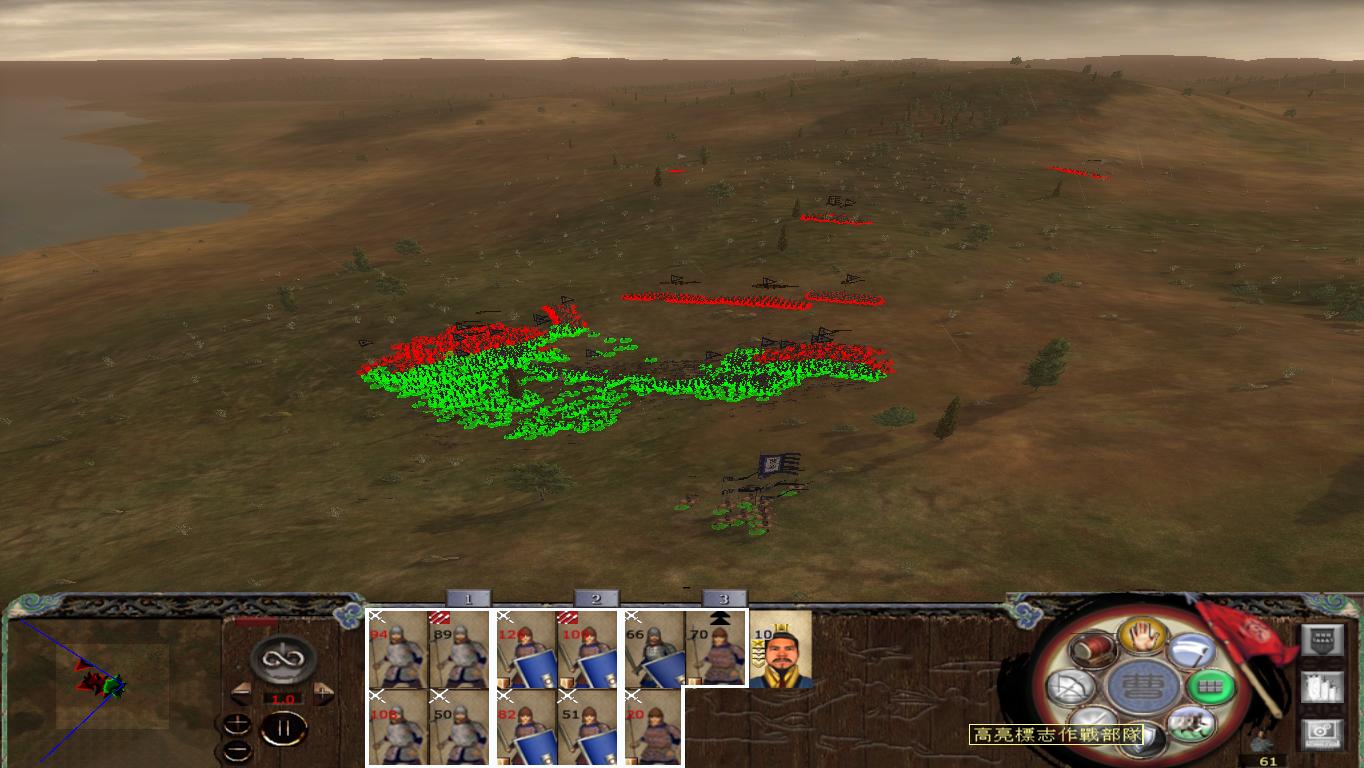Open the unit details scroll button on right

[x=1323, y=687]
